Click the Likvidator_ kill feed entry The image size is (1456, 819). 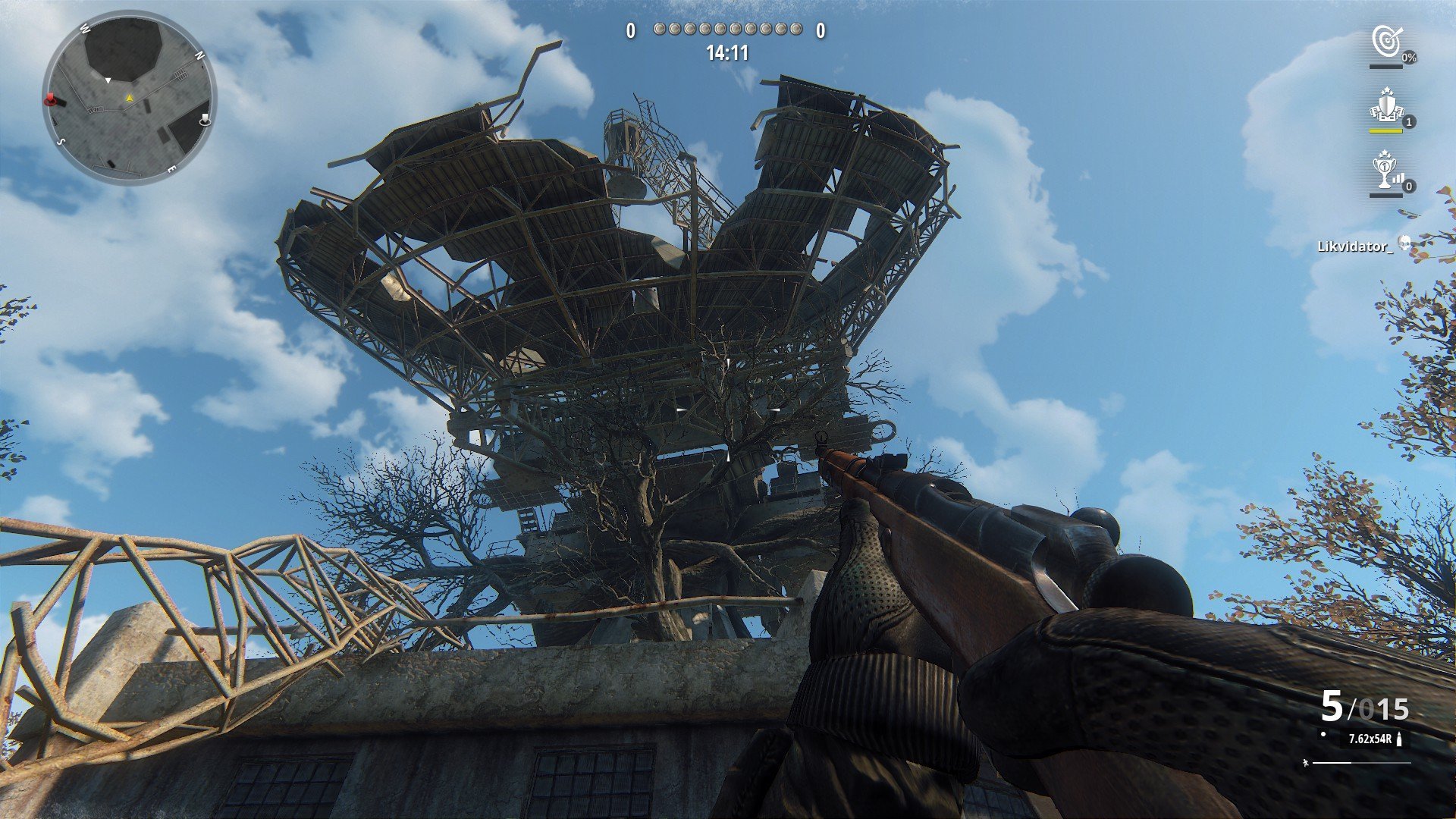(x=1355, y=246)
